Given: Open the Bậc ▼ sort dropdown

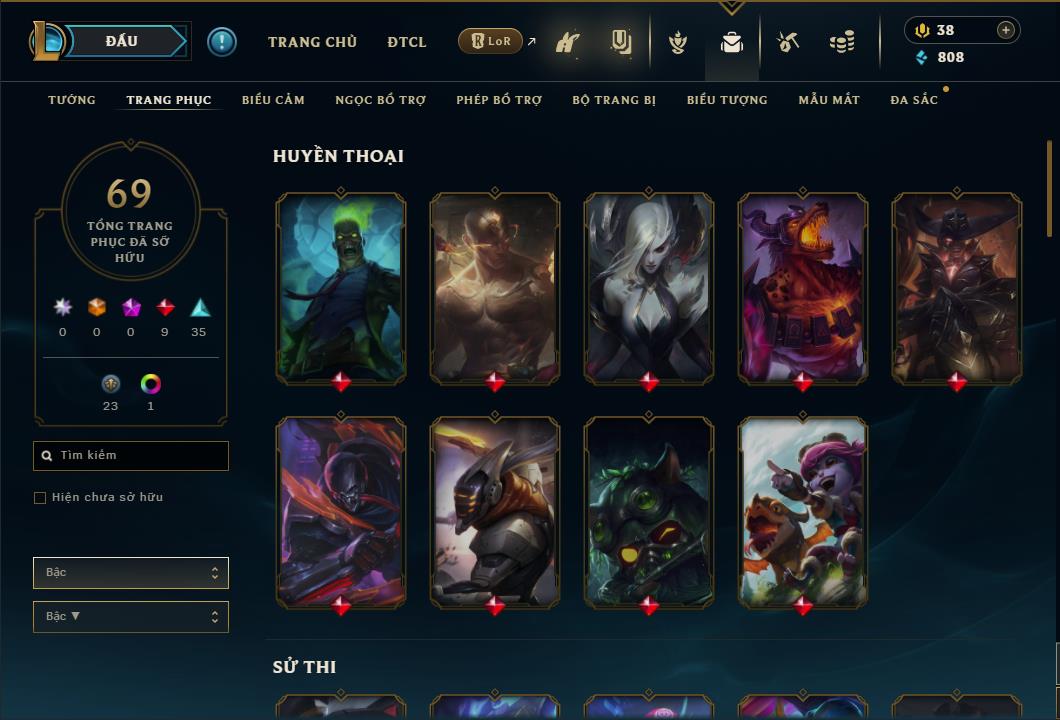Looking at the screenshot, I should point(131,617).
